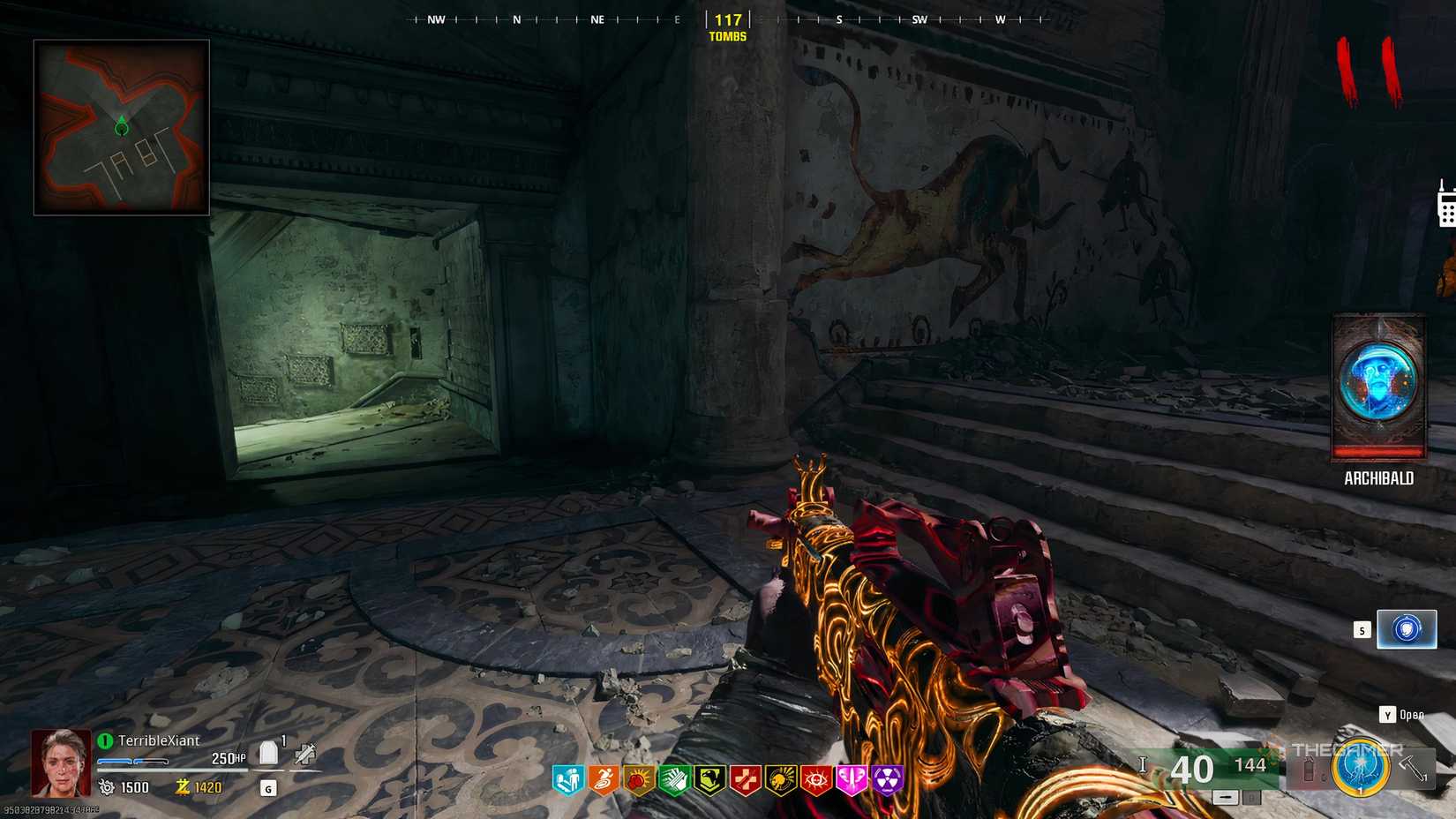Select the Death Perception eye perk icon

(x=814, y=779)
